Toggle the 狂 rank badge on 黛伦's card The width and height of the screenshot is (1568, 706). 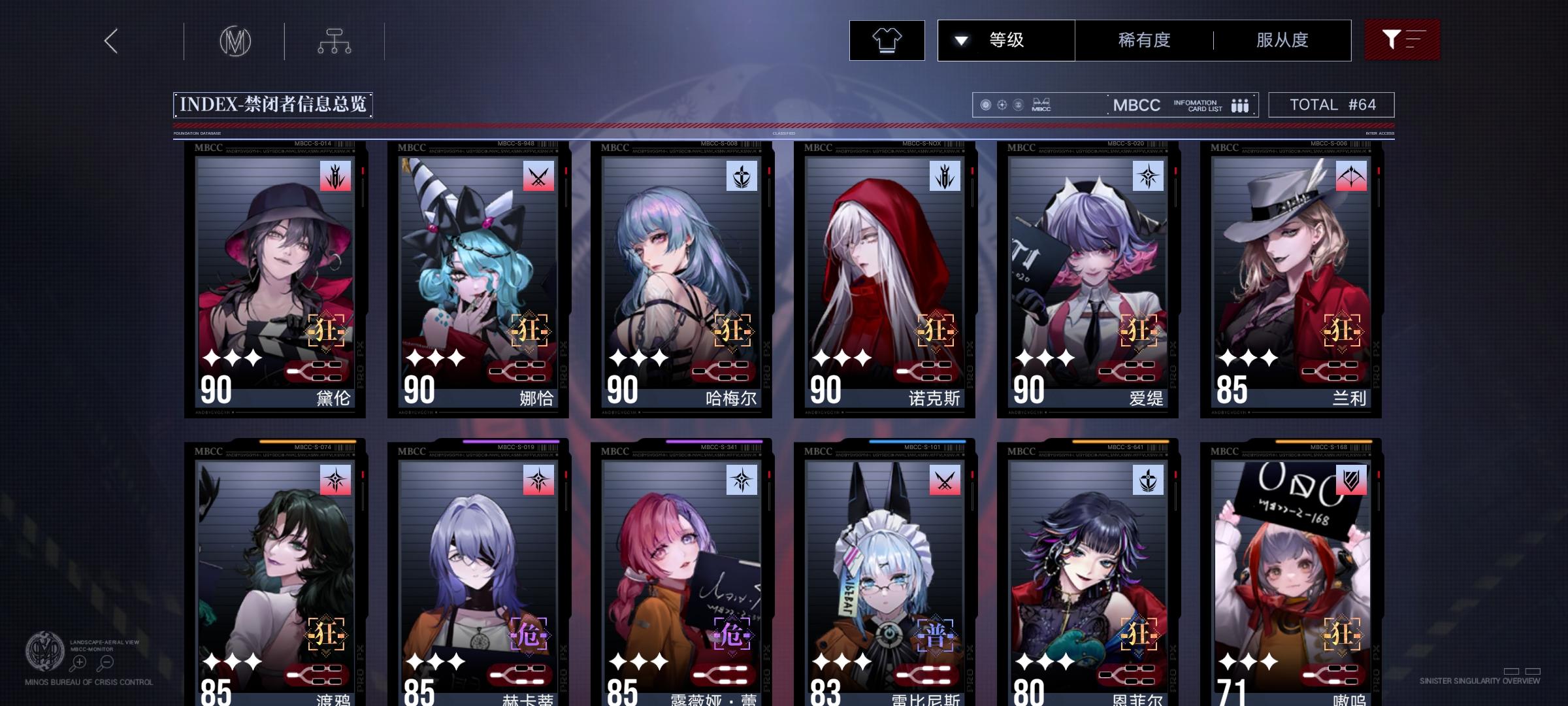(x=325, y=331)
